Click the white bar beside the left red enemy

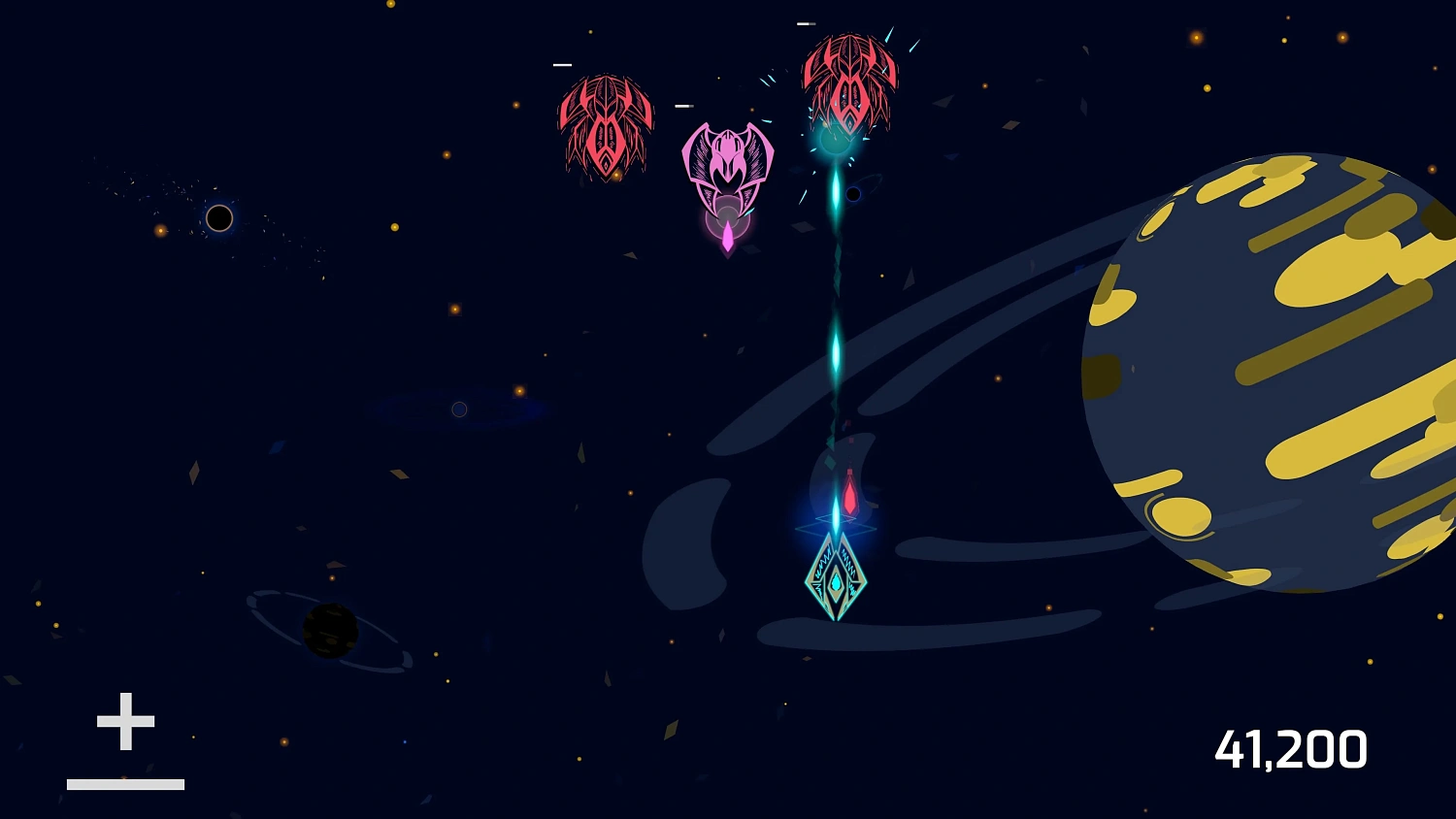pyautogui.click(x=561, y=65)
